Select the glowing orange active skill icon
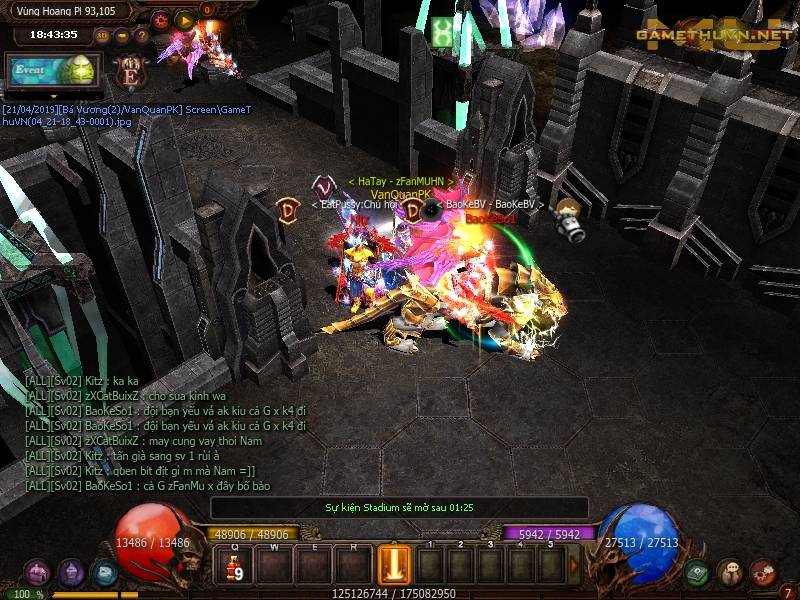 393,565
